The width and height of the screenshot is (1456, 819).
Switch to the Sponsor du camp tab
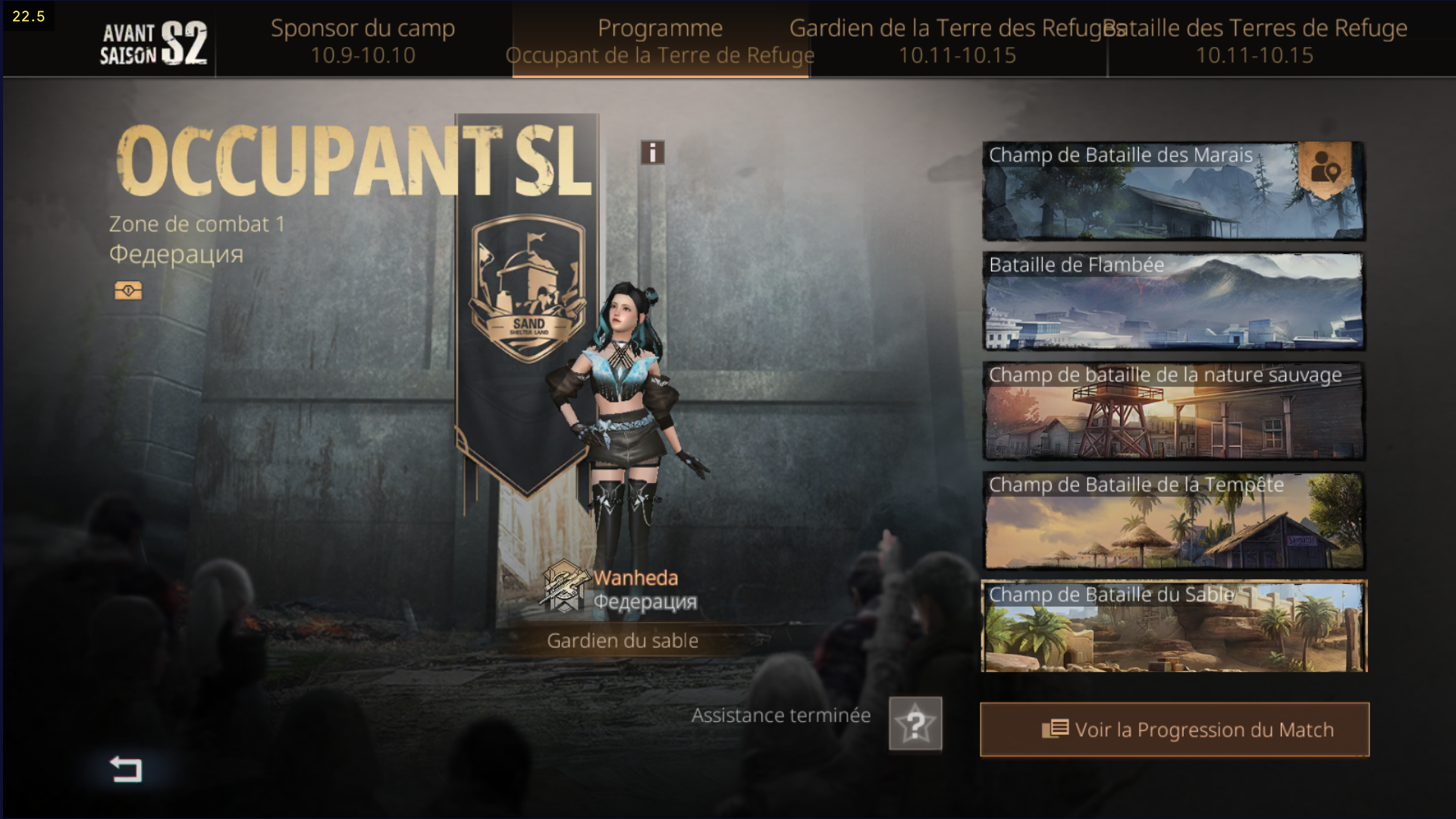pyautogui.click(x=362, y=41)
